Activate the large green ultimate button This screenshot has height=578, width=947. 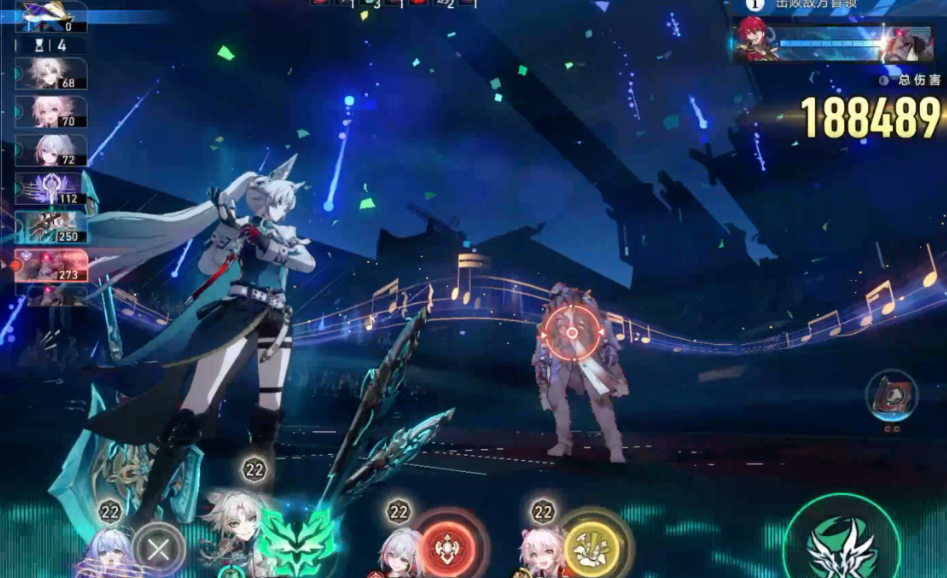841,542
